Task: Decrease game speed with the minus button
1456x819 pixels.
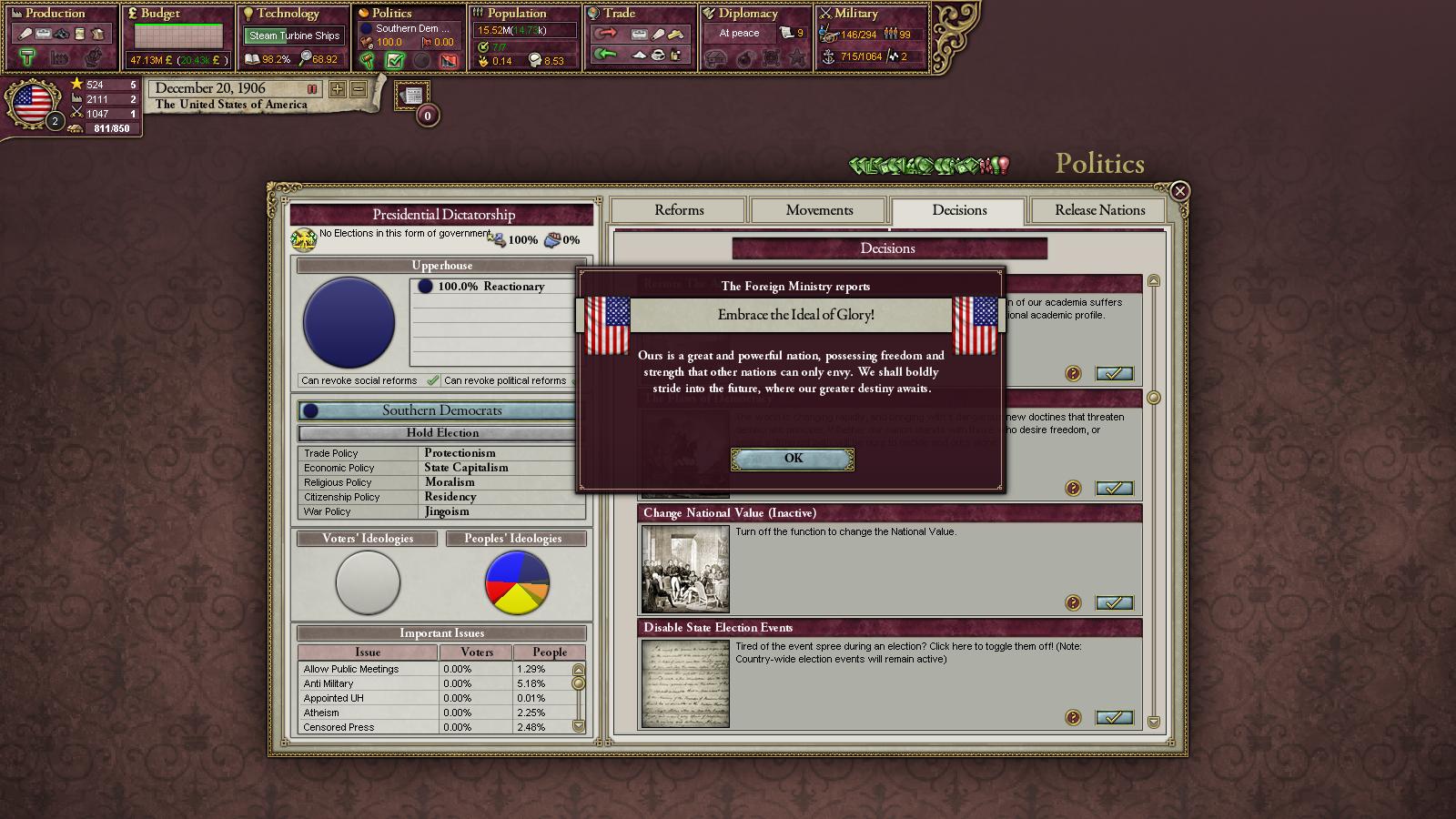Action: point(359,89)
